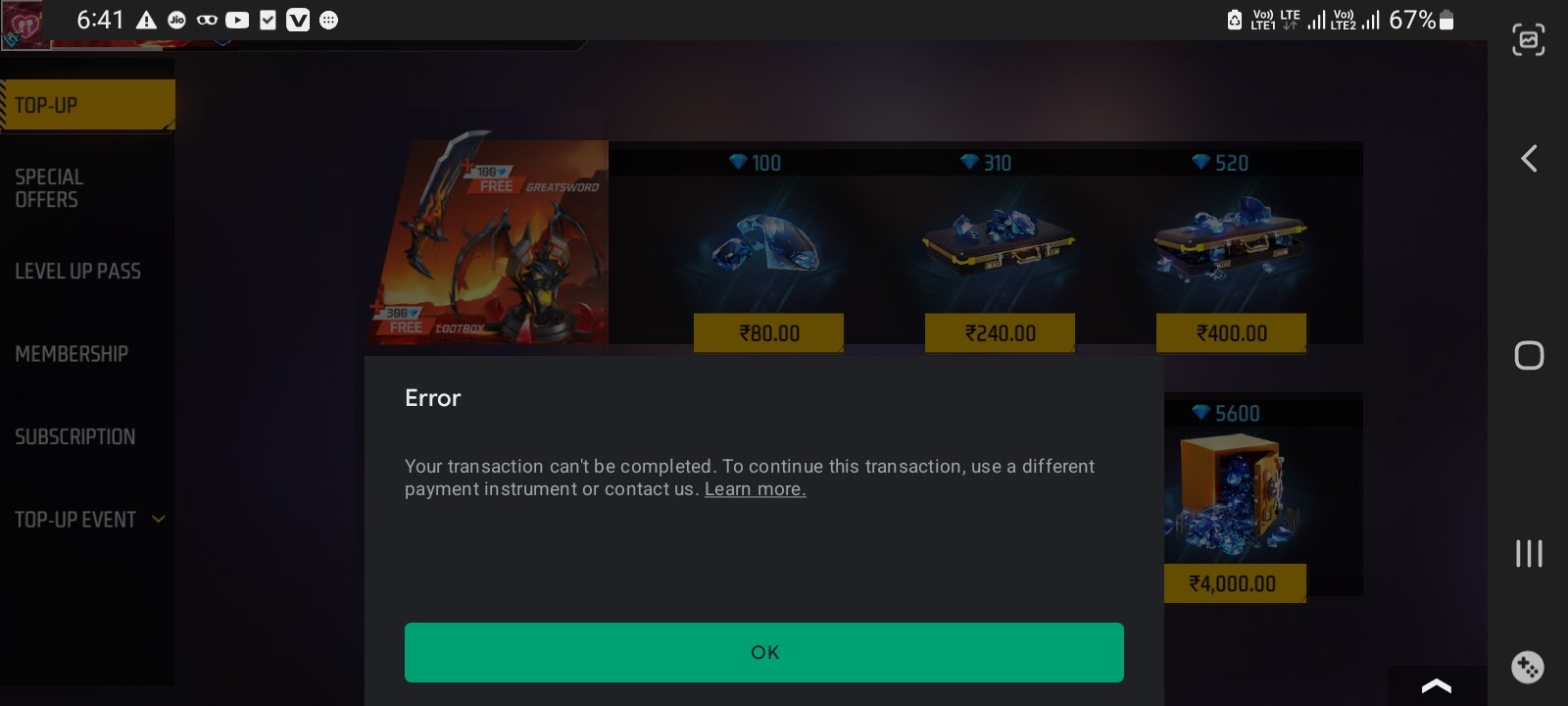
Task: Collapse the TOP-UP EVENT chevron
Action: [x=158, y=520]
